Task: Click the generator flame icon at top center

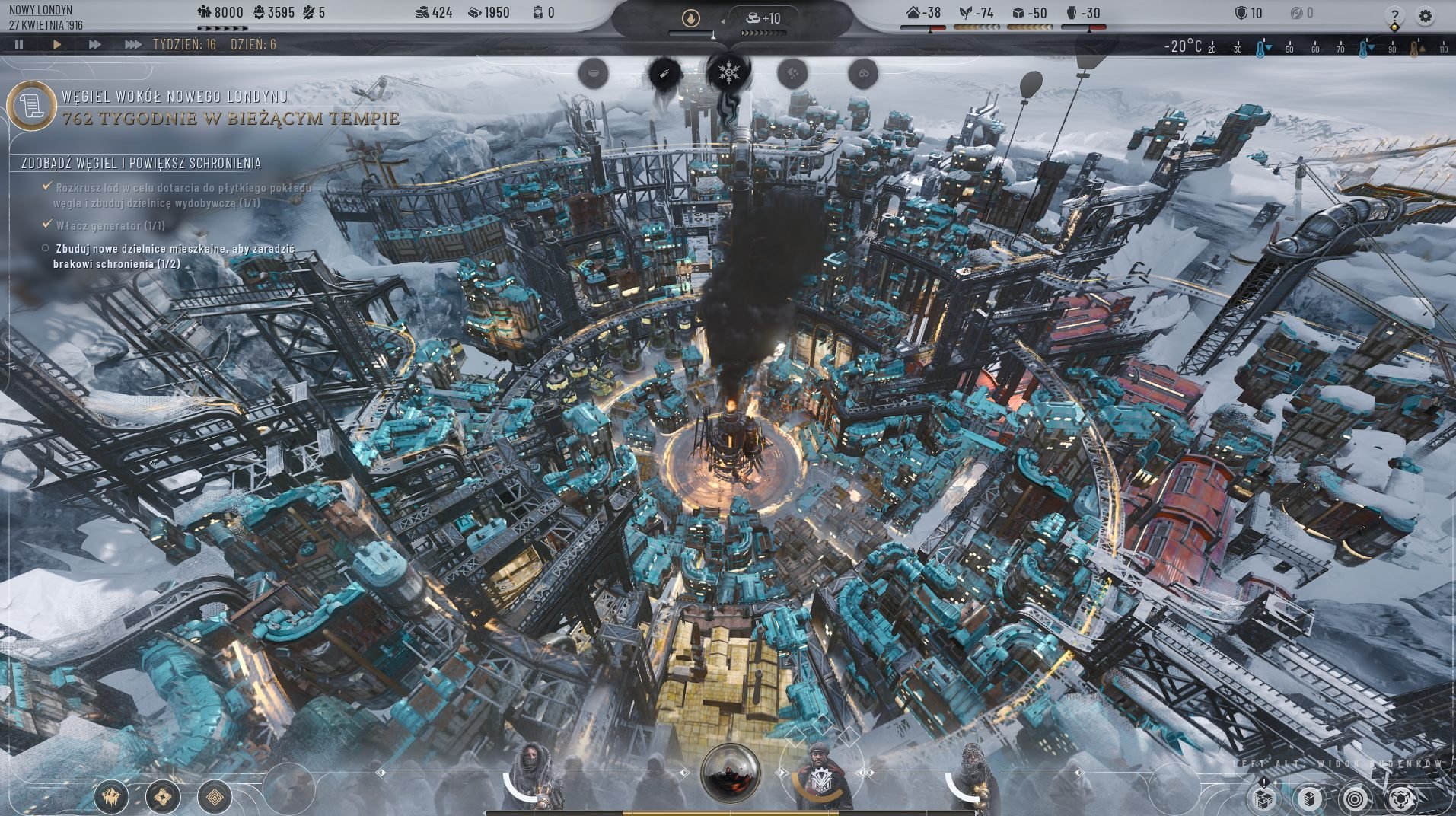Action: (x=690, y=18)
